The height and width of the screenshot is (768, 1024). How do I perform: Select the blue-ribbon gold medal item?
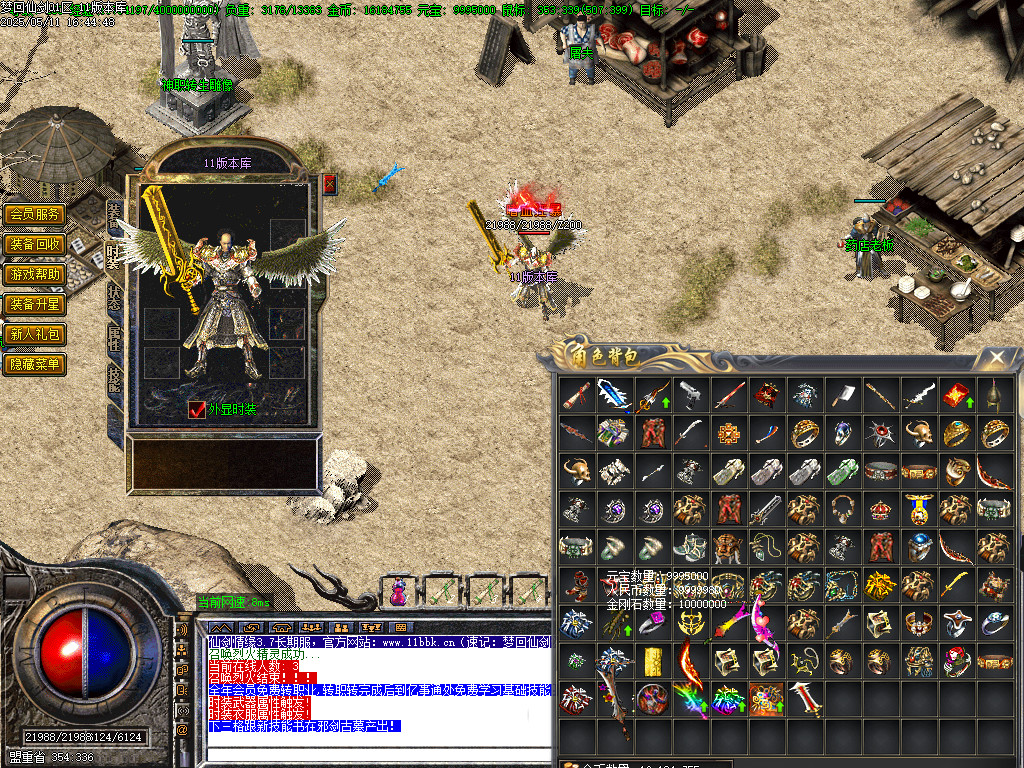click(x=917, y=508)
